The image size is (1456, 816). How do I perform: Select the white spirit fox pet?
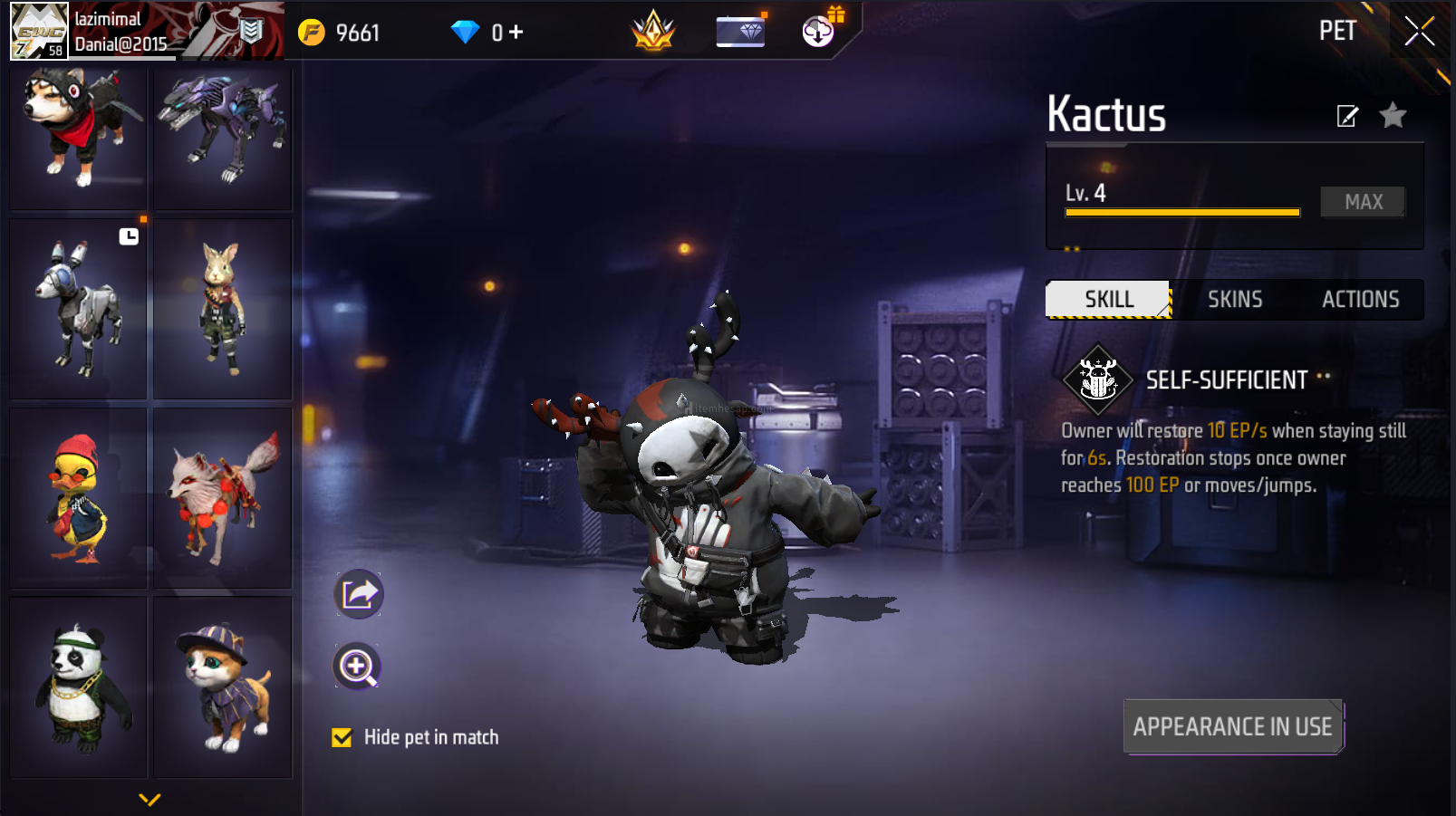[223, 498]
